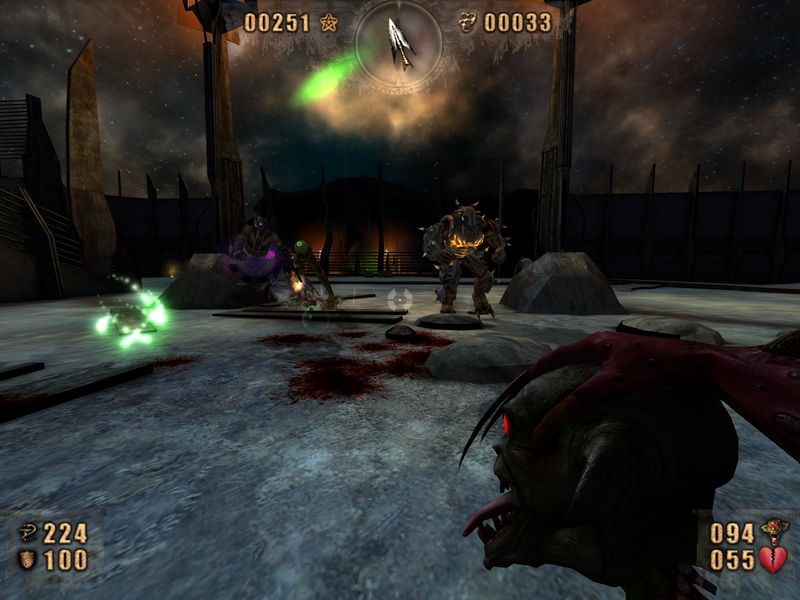The height and width of the screenshot is (600, 800).
Task: Select the red heart ammo icon
Action: pos(773,560)
